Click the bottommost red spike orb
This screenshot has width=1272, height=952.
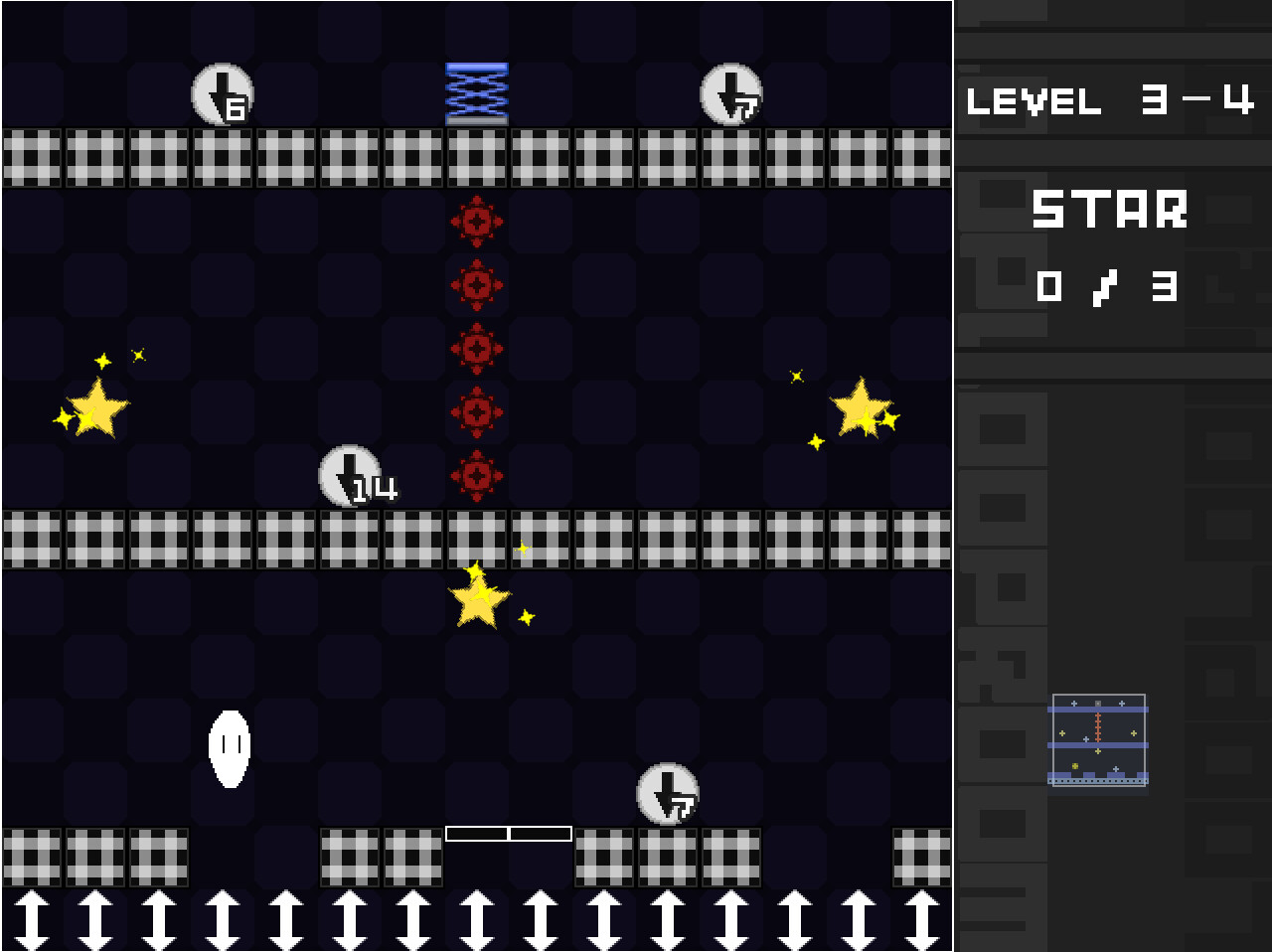477,475
